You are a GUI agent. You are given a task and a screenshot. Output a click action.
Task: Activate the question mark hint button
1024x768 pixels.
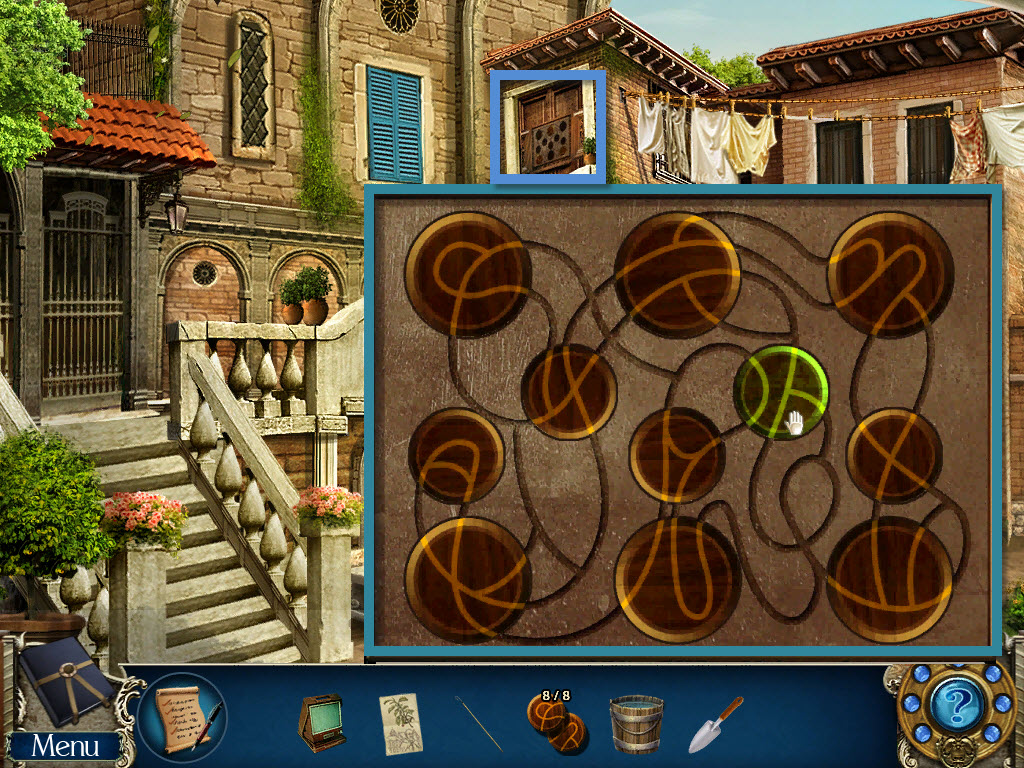click(x=956, y=709)
